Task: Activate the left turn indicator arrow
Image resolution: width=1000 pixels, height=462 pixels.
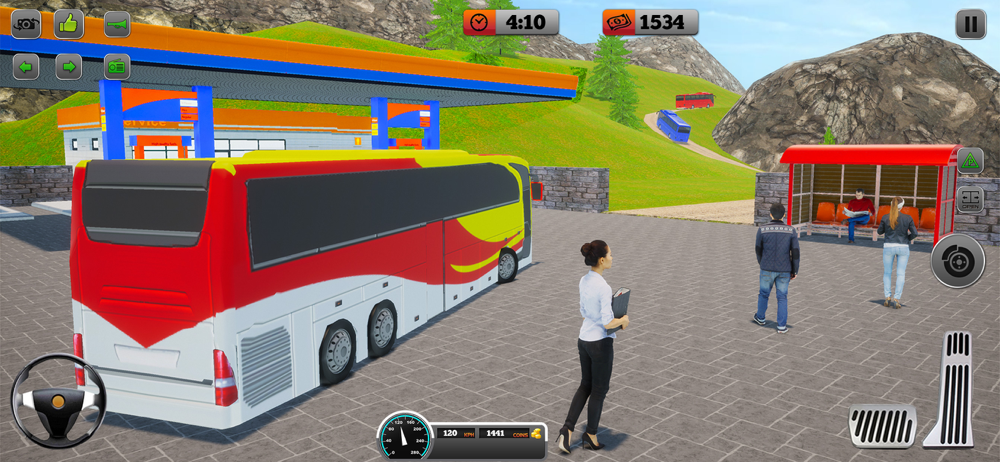Action: point(25,67)
